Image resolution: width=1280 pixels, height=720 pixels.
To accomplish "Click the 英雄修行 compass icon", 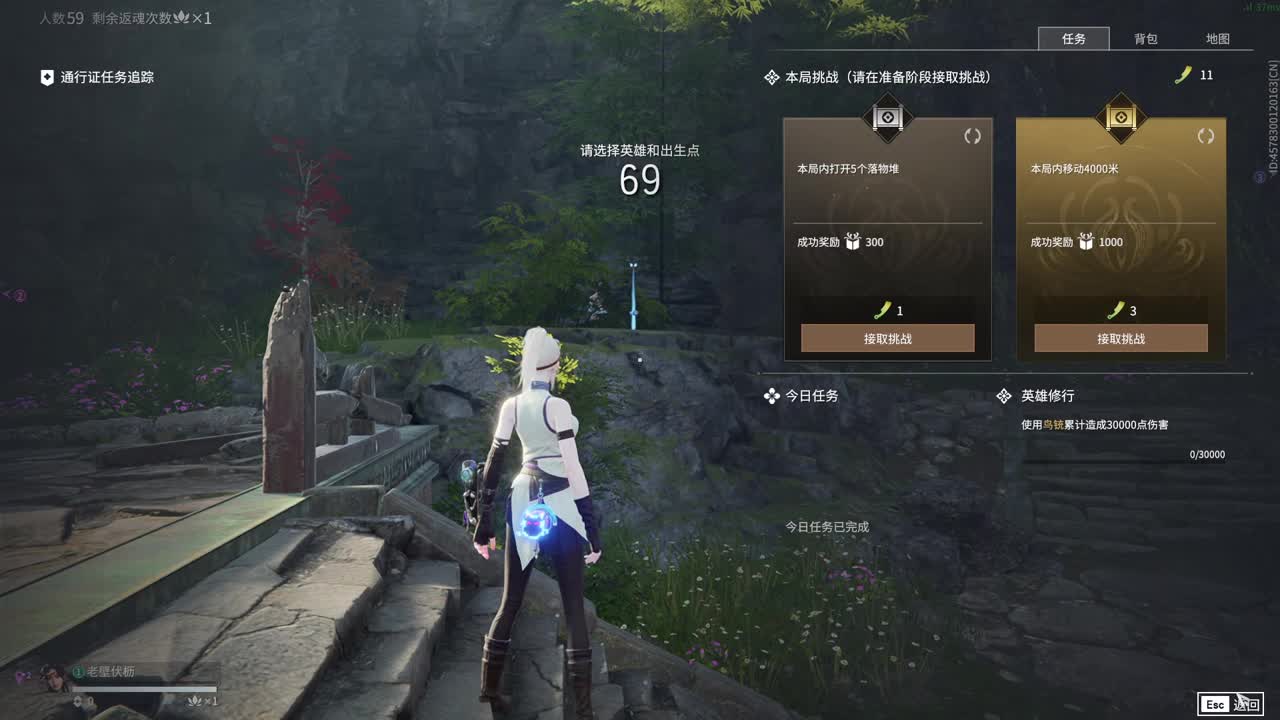I will tap(1004, 395).
